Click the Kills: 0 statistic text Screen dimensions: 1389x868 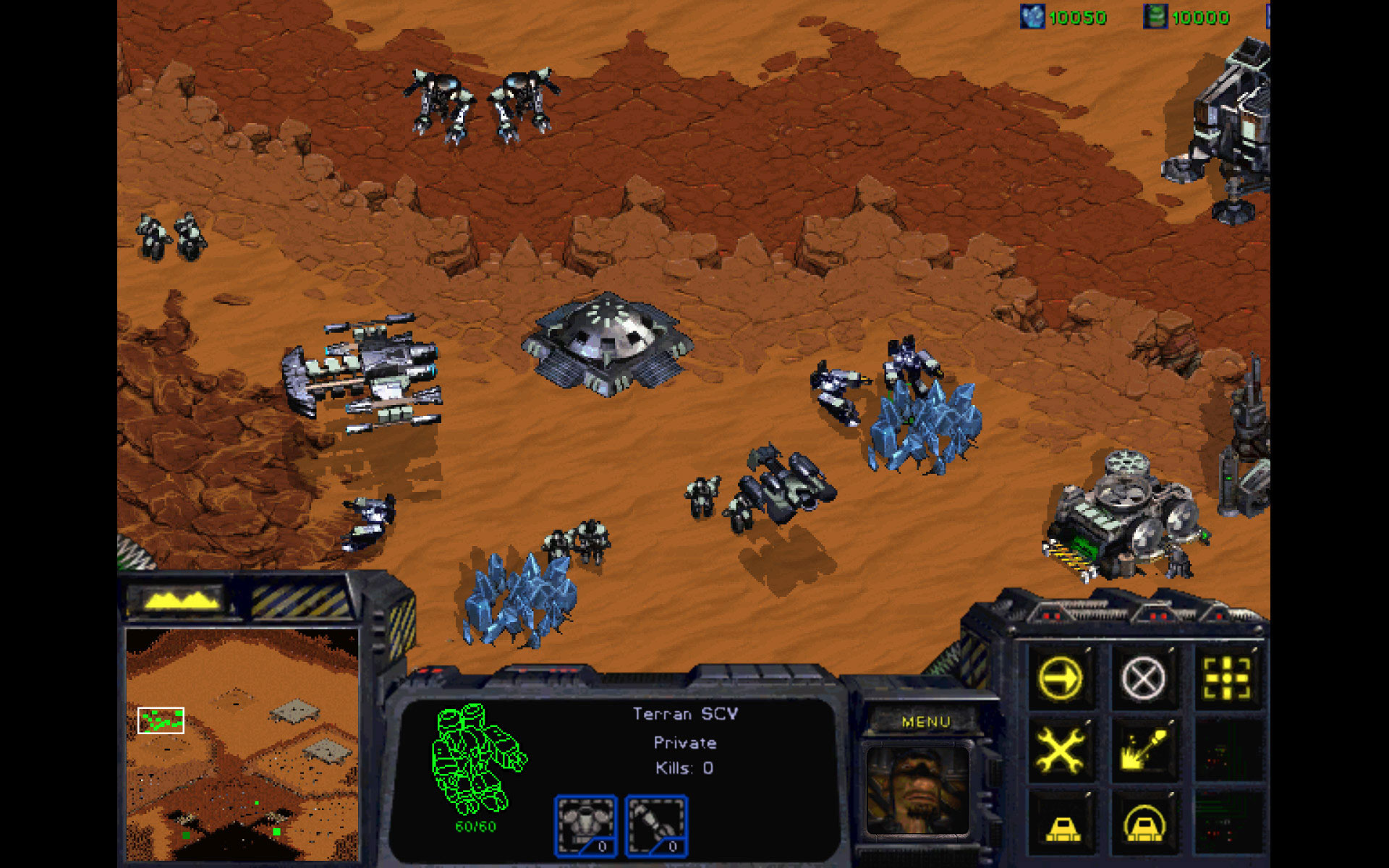pyautogui.click(x=684, y=768)
